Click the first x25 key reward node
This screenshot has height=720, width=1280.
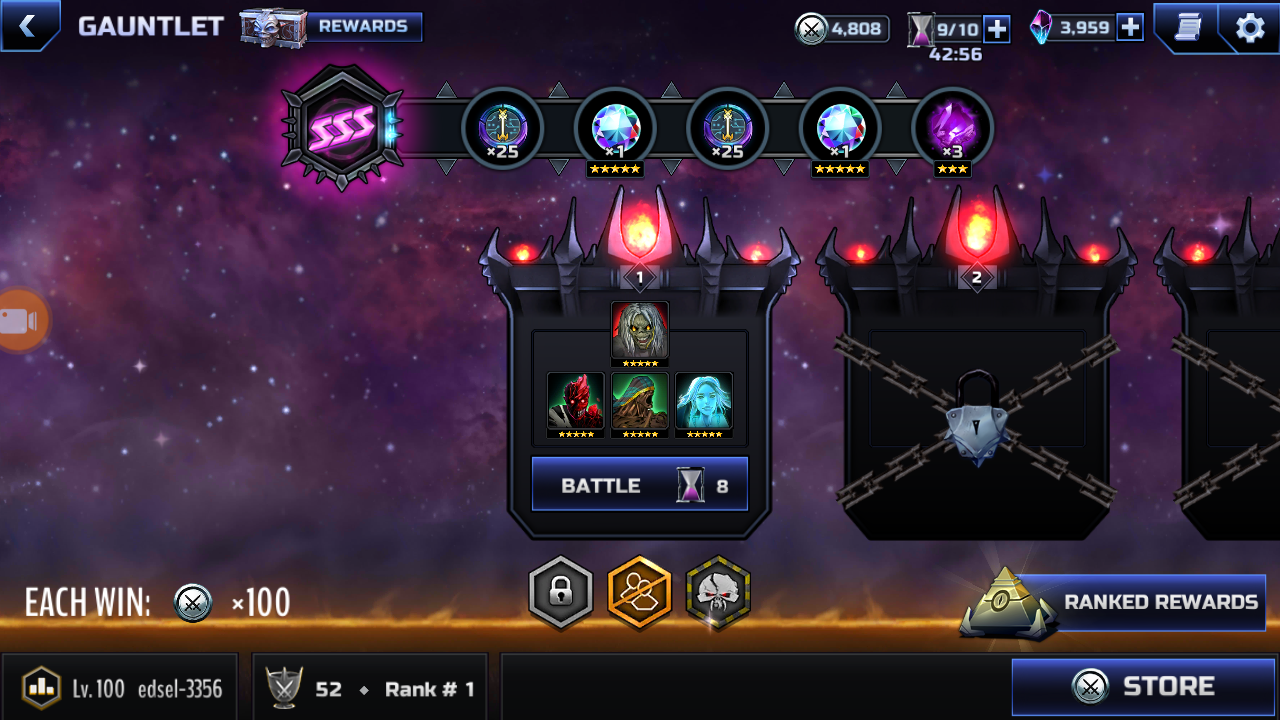(x=504, y=128)
